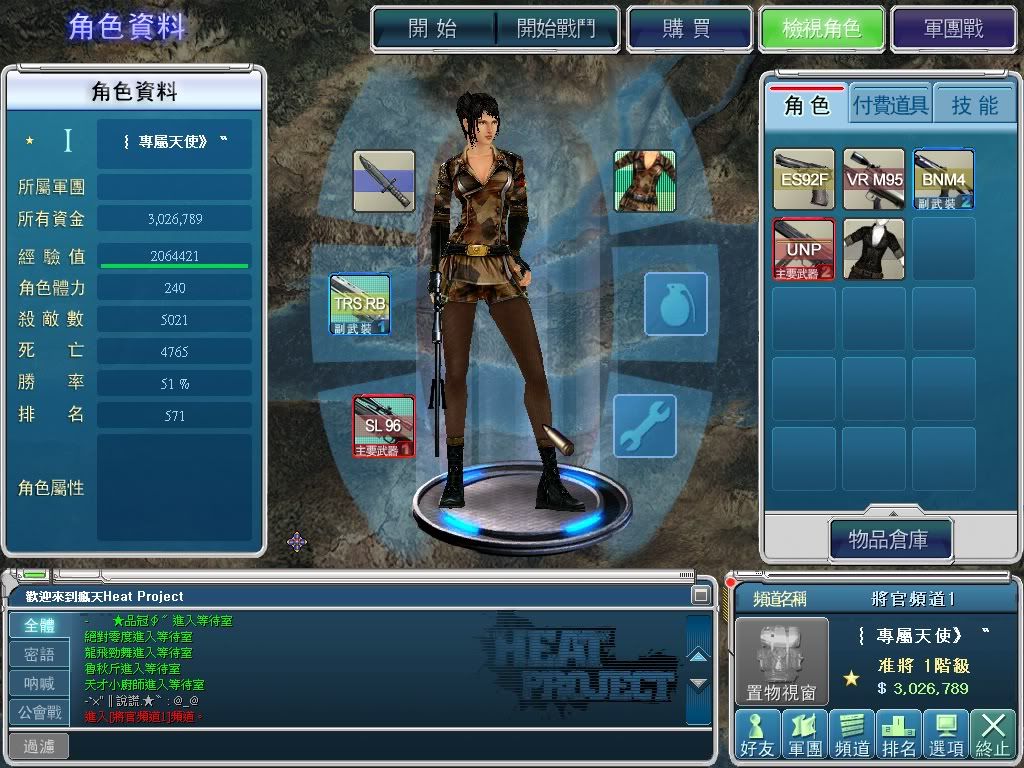Open the 軍團戰 clan battle menu

coord(953,29)
